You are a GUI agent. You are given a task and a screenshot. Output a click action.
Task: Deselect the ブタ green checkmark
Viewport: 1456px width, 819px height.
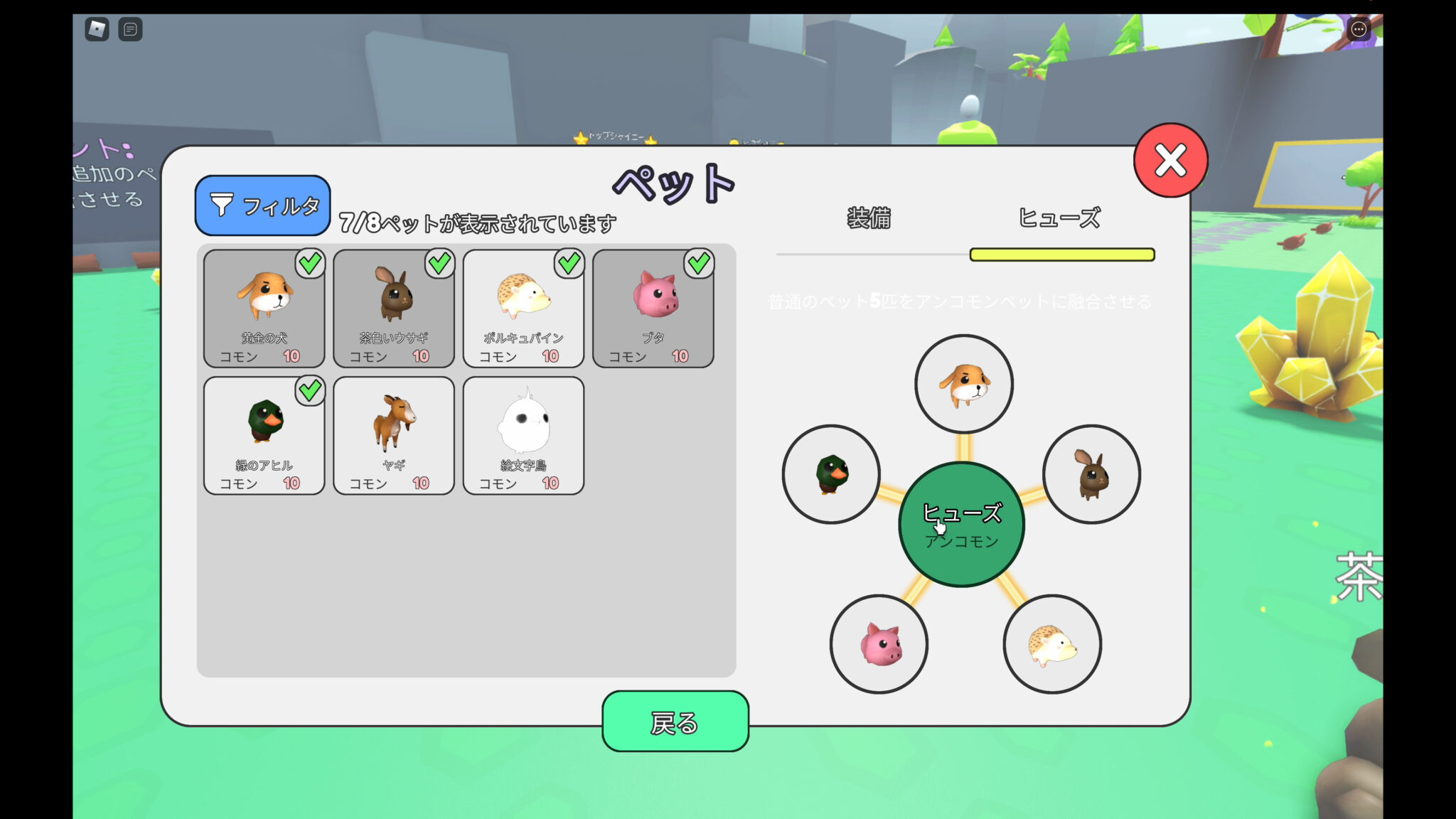pos(698,263)
